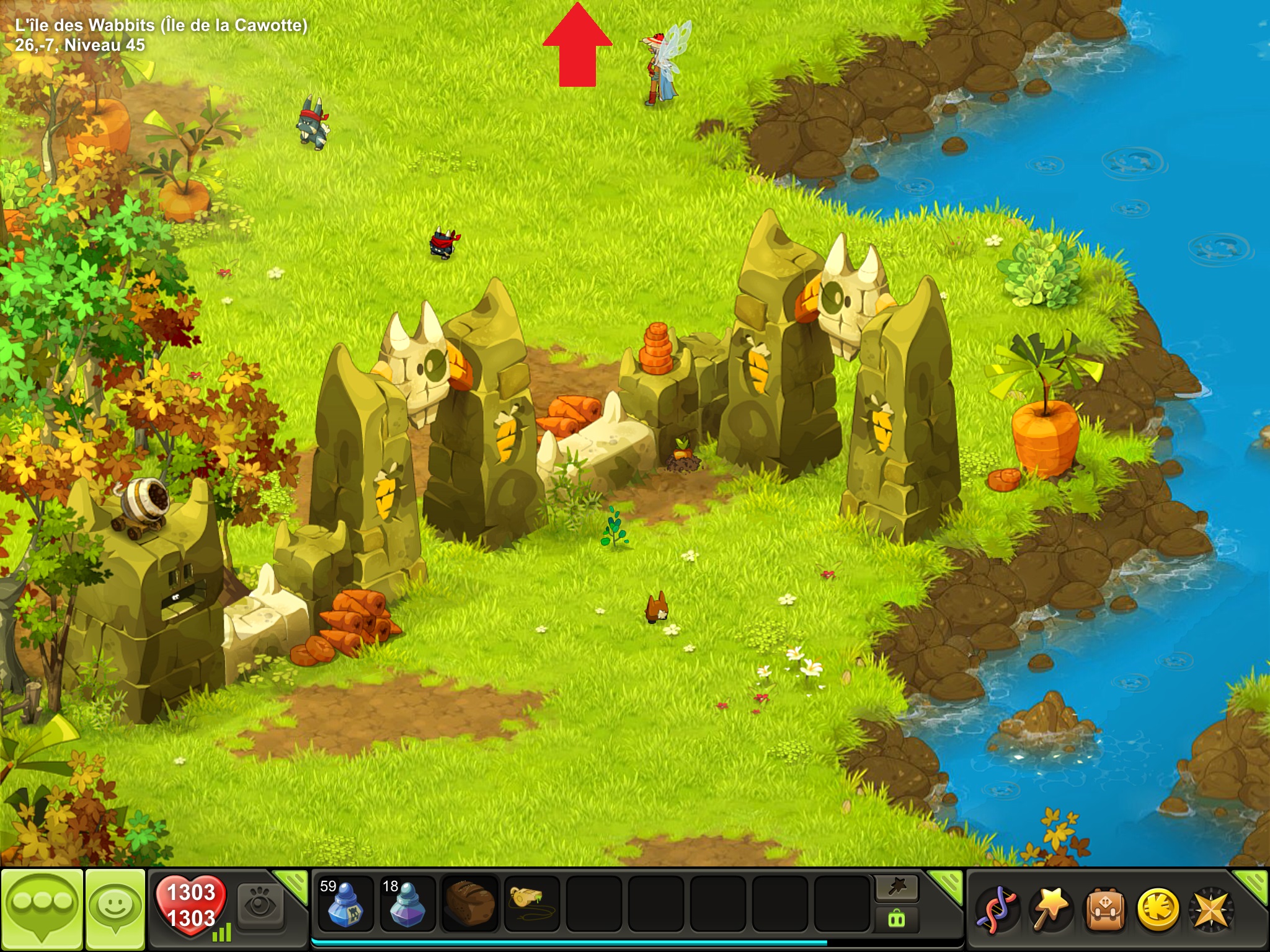Switch hotbar to the green bag items tab
Viewport: 1270px width, 952px height.
pos(897,918)
